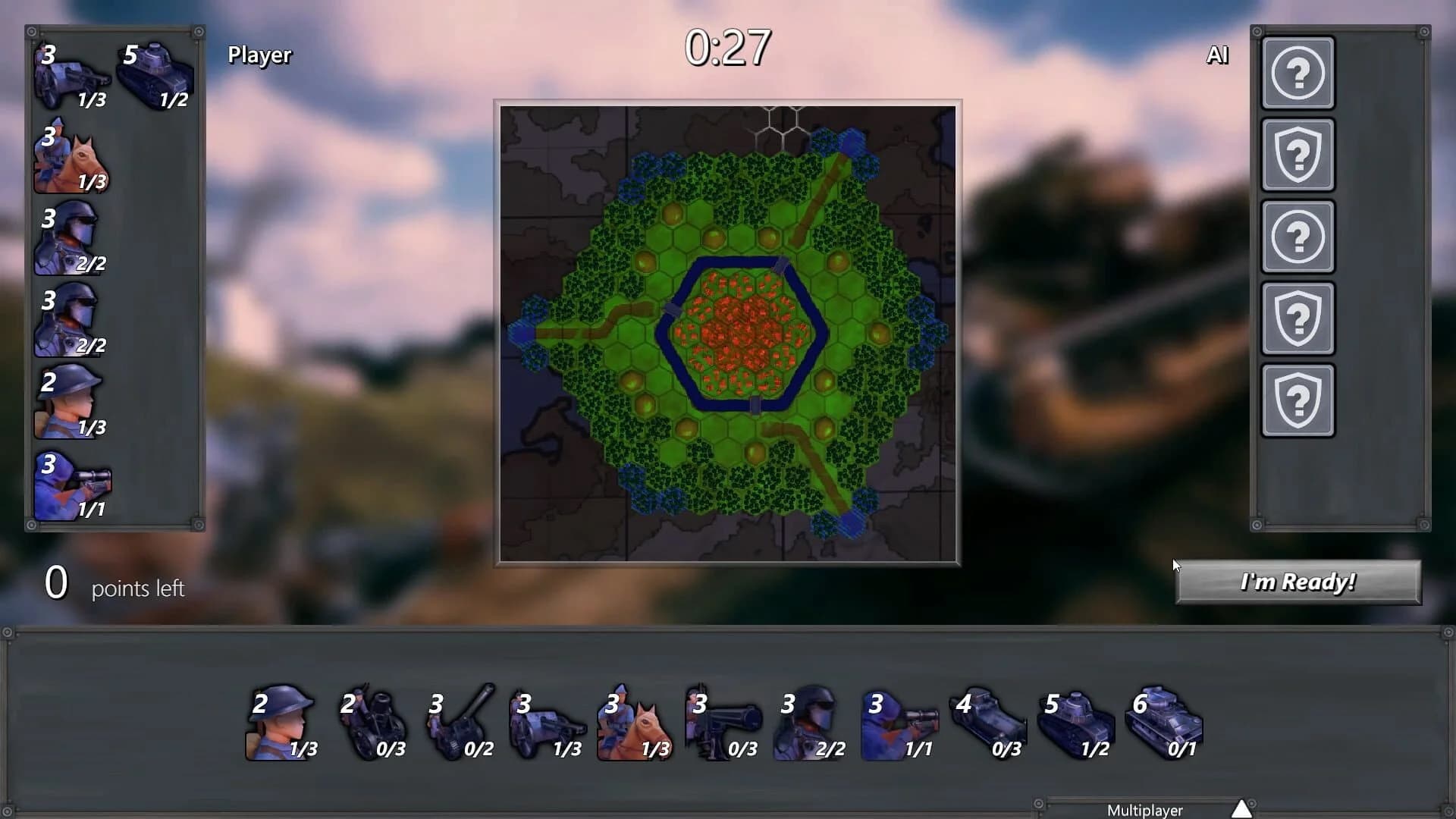
Task: Click the Player label above the unit roster
Action: 259,55
